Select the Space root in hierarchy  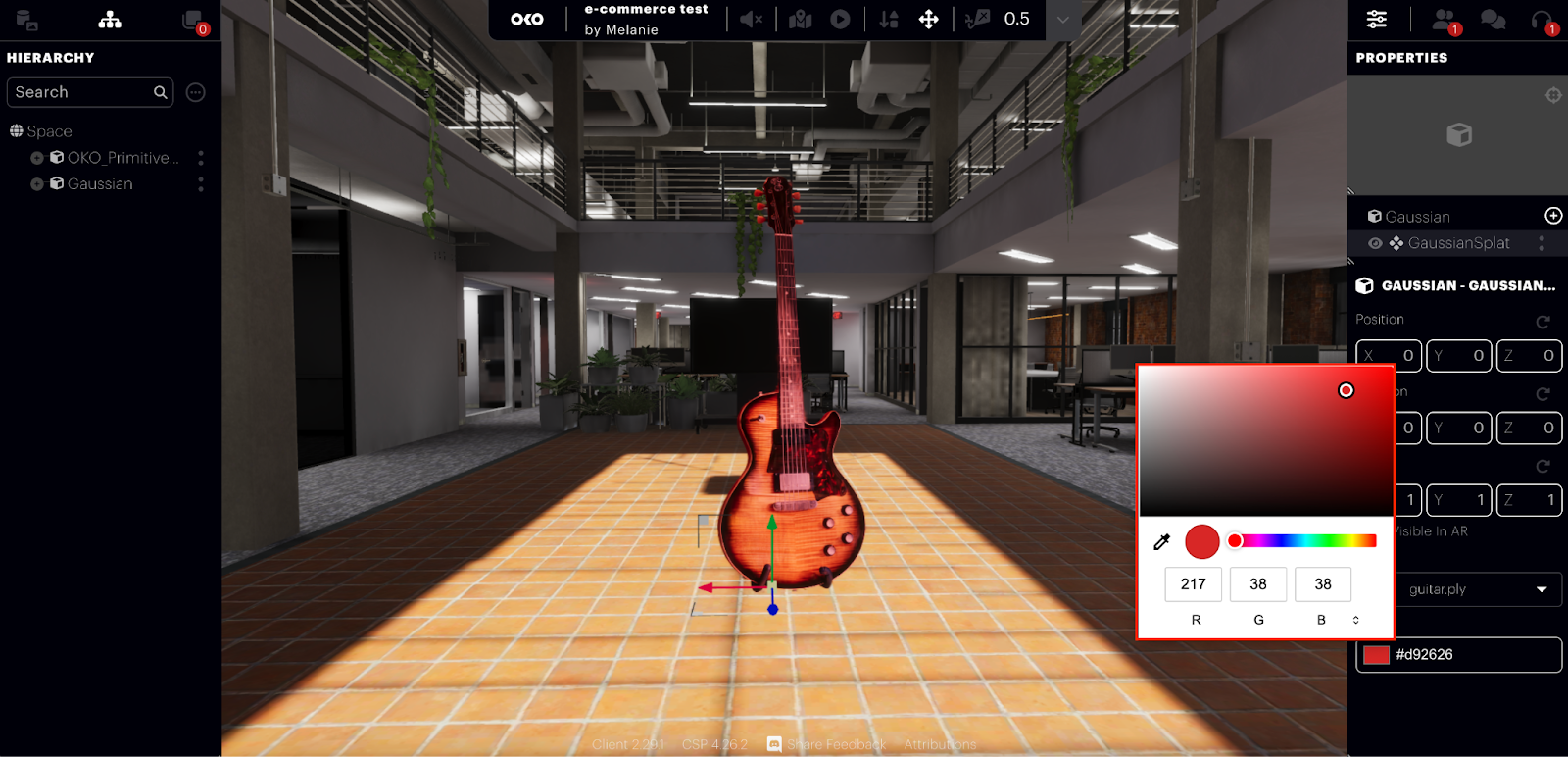pyautogui.click(x=49, y=131)
